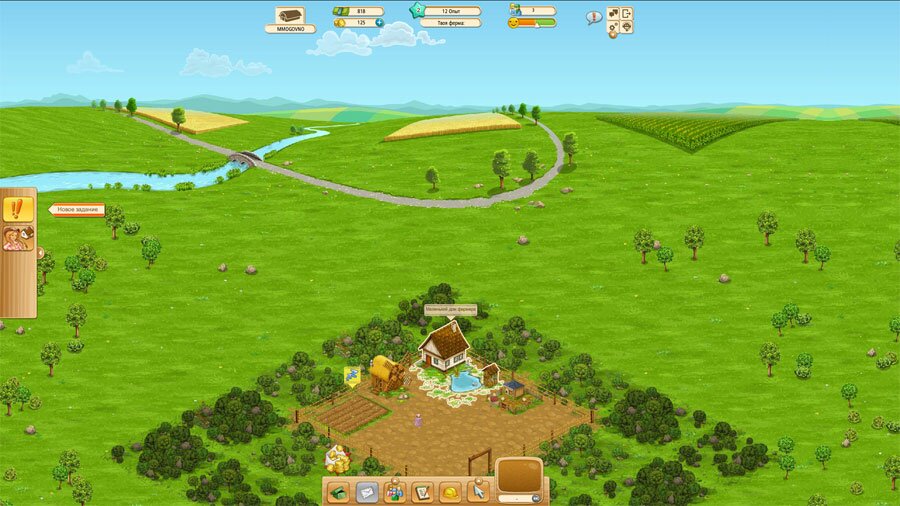This screenshot has width=900, height=506.
Task: Open the task checklist clipboard
Action: tap(423, 491)
